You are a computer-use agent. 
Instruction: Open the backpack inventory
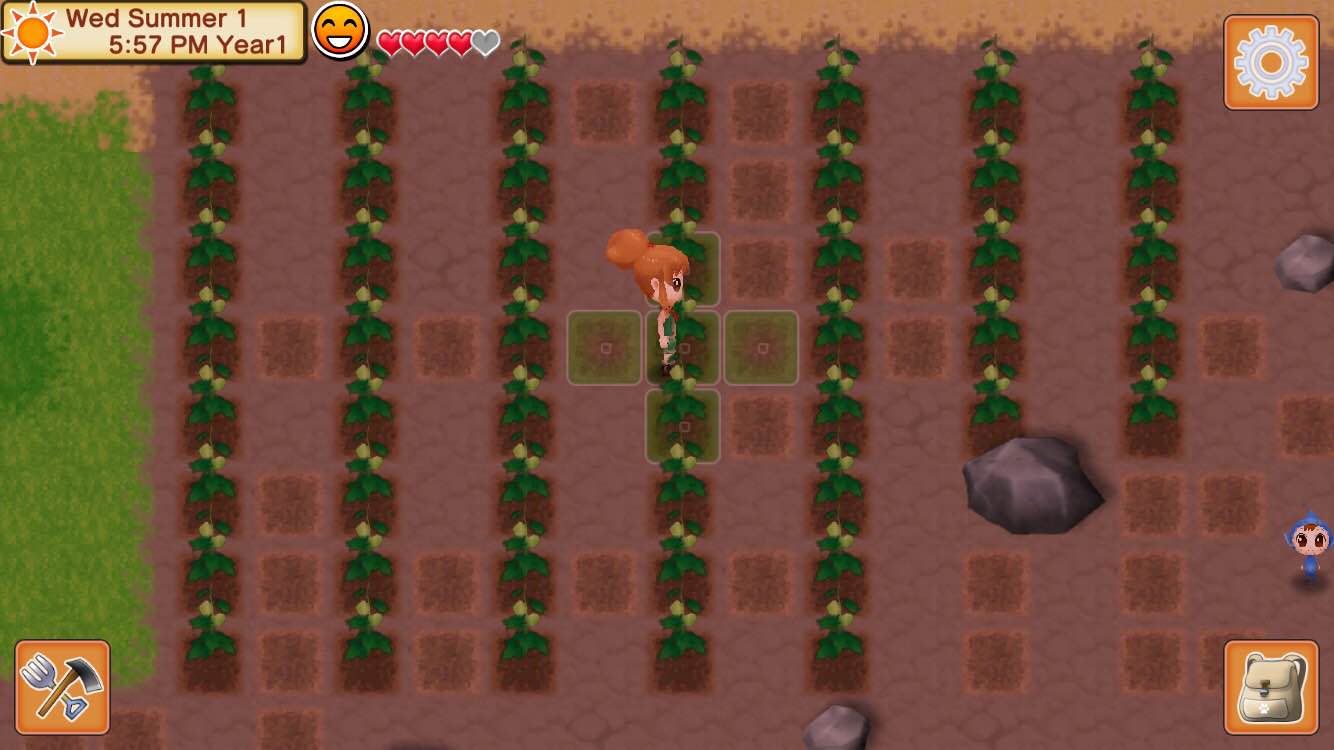click(1269, 686)
